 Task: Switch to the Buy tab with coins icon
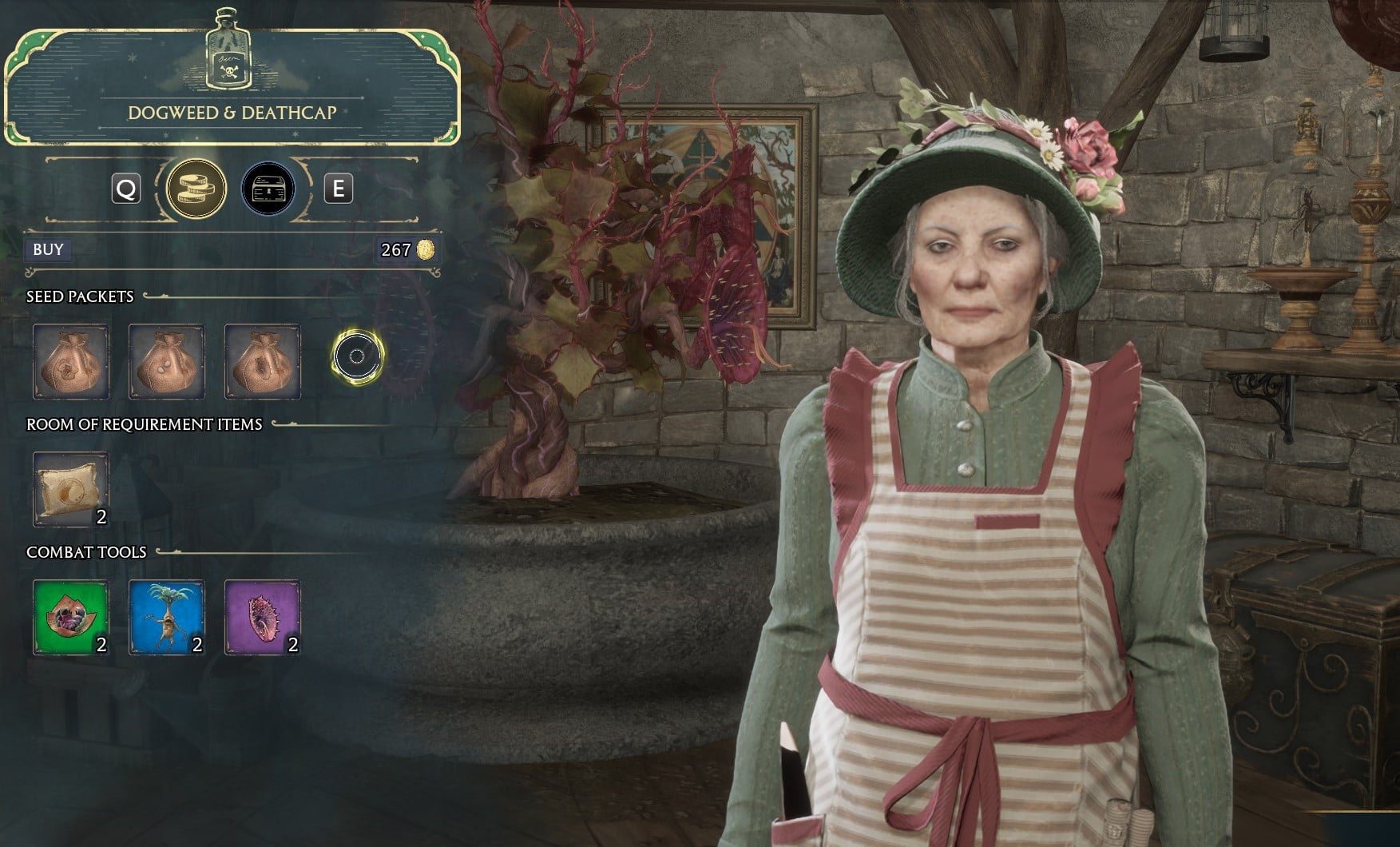[x=196, y=189]
